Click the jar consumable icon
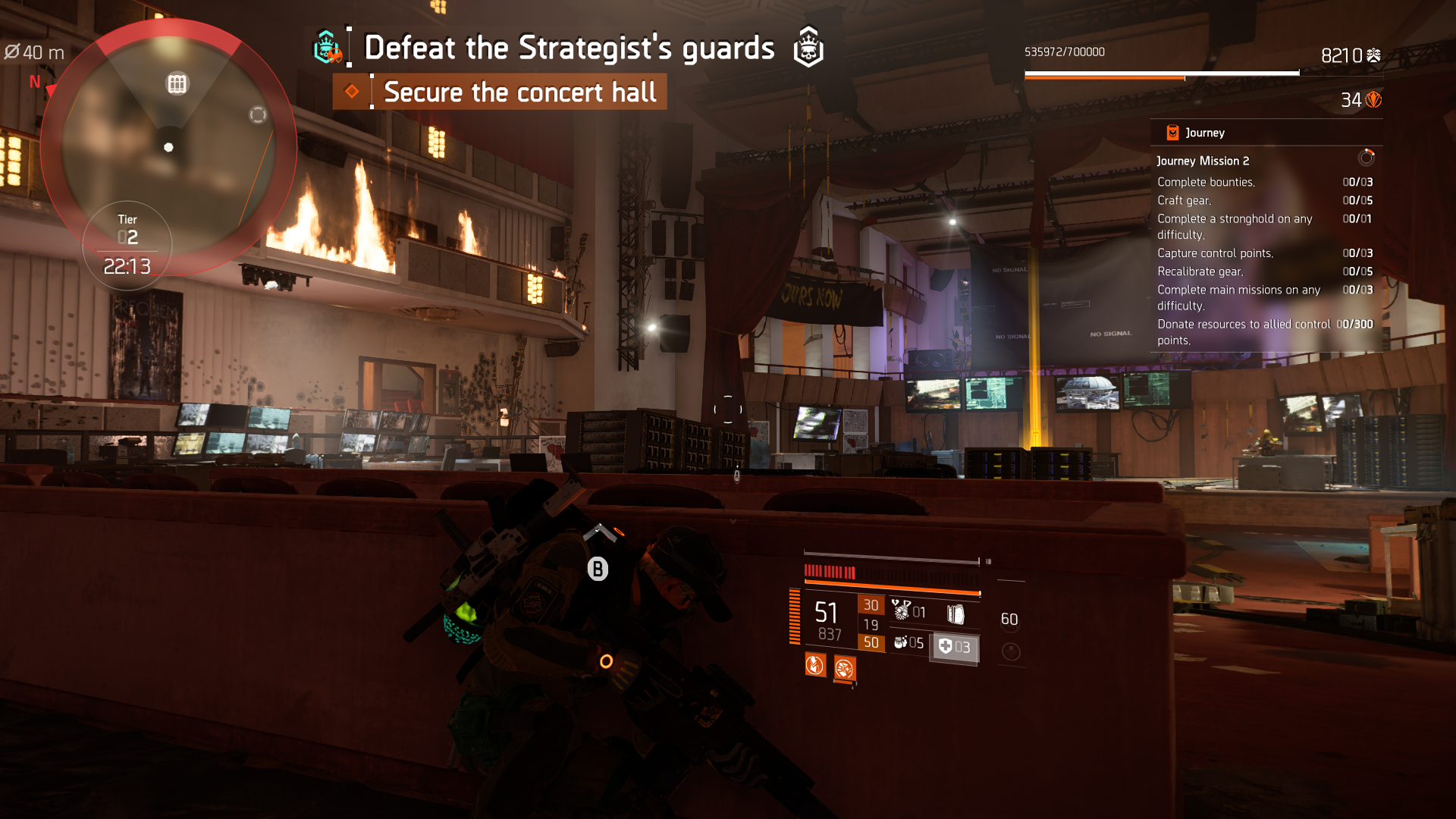Screen dimensions: 1456x819 (900, 642)
